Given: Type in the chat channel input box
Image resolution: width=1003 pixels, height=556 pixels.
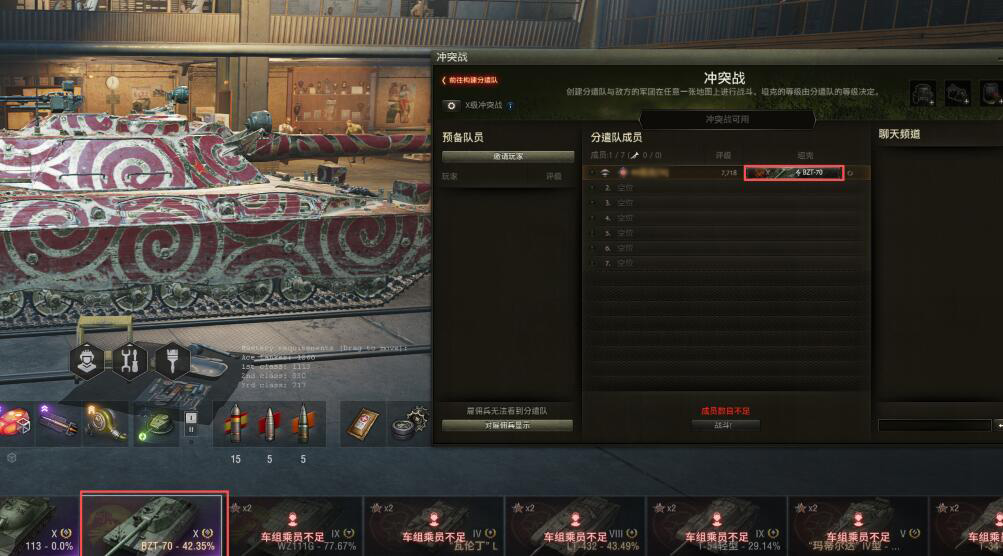Looking at the screenshot, I should 934,425.
